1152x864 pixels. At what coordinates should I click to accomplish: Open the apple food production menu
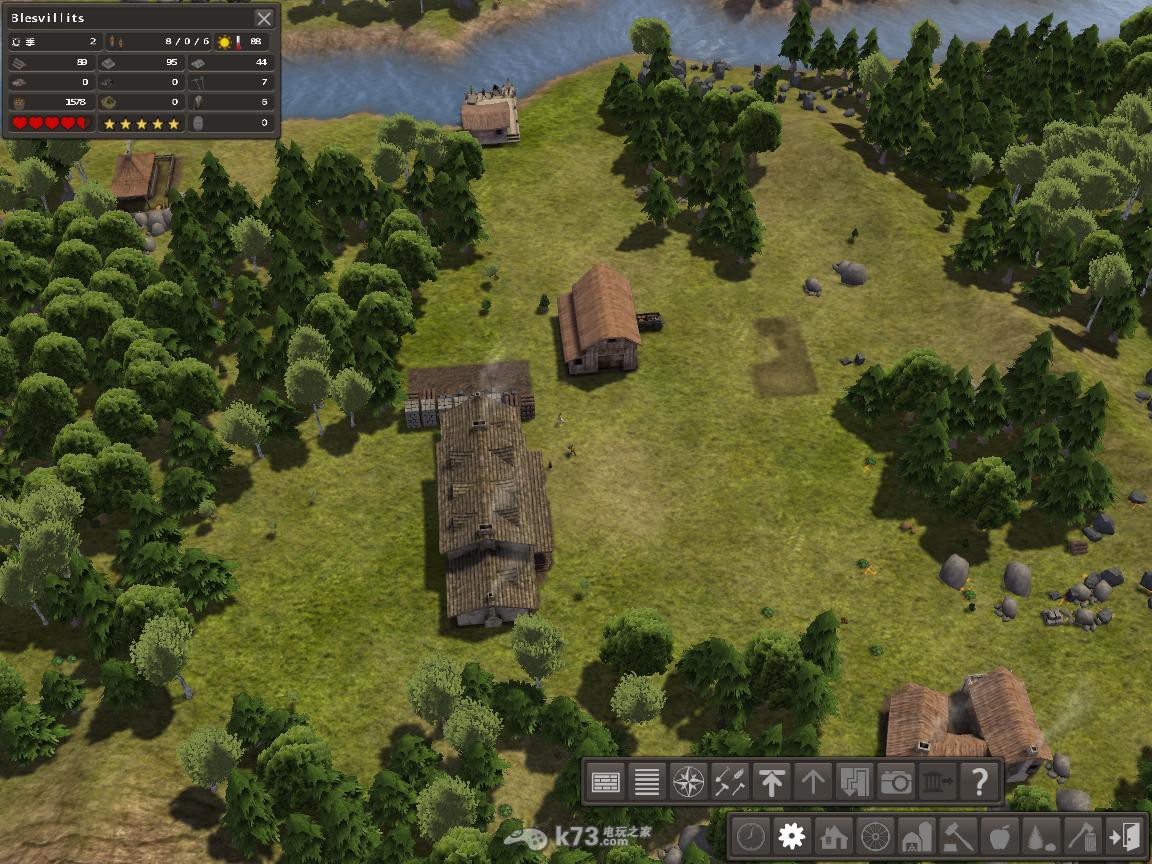(x=999, y=835)
